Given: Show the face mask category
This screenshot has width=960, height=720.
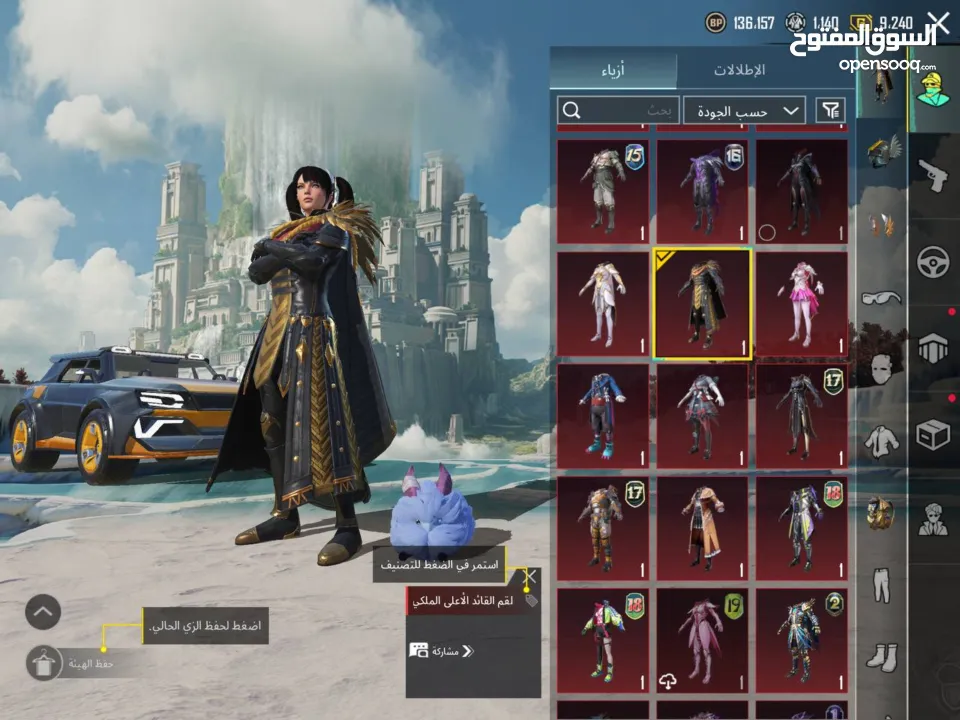Looking at the screenshot, I should pyautogui.click(x=881, y=367).
